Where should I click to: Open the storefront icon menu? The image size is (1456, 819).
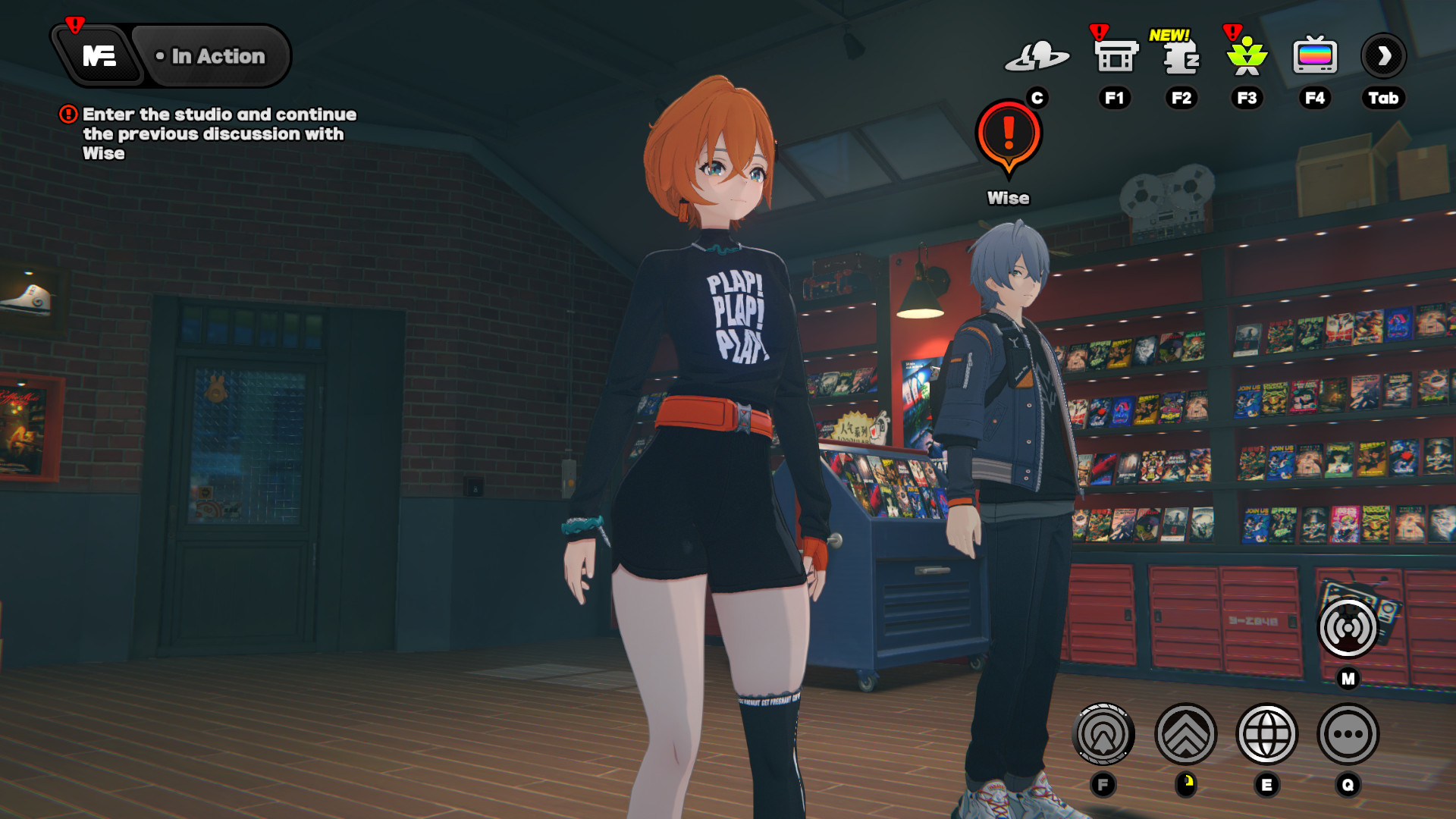click(x=1115, y=56)
